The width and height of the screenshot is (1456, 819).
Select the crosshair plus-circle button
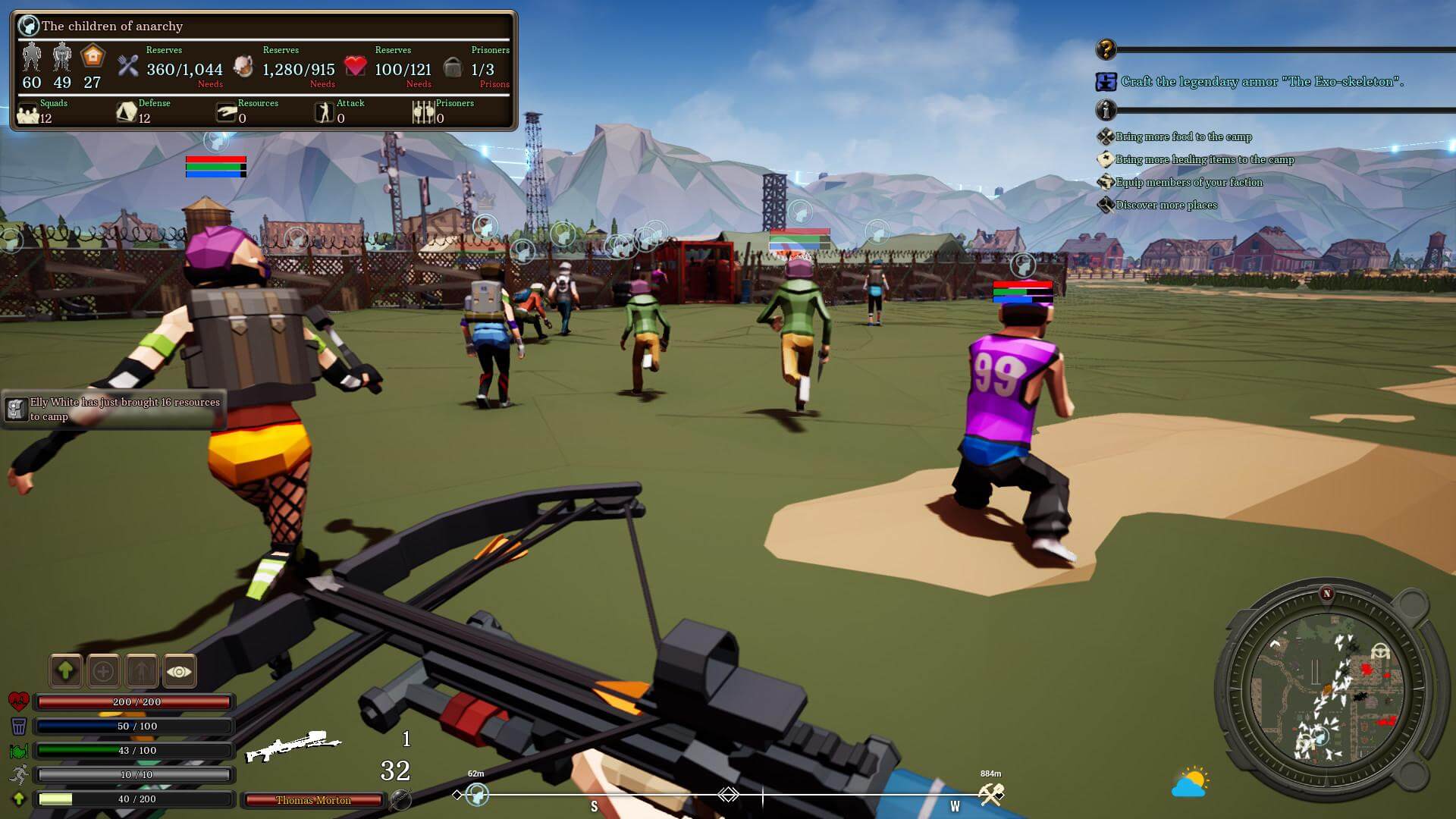point(104,670)
